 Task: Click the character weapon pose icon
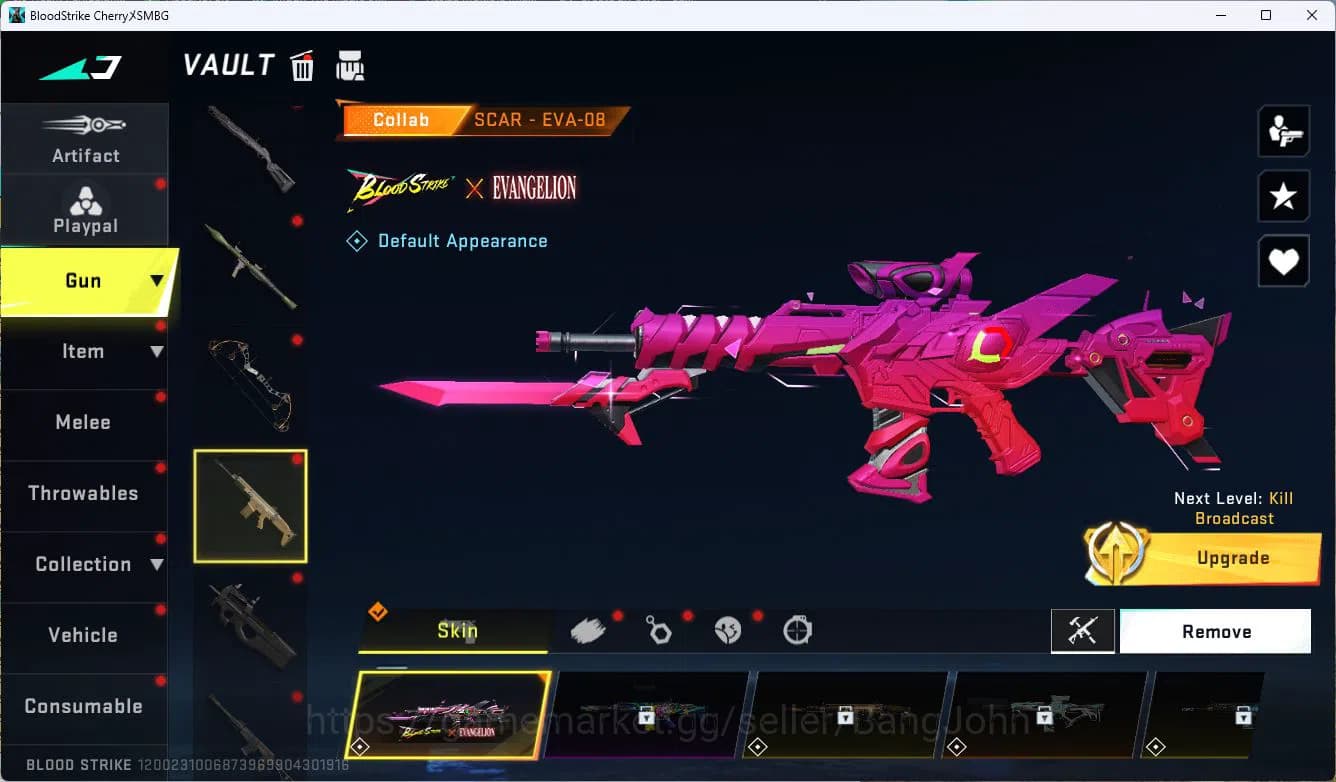coord(1283,130)
